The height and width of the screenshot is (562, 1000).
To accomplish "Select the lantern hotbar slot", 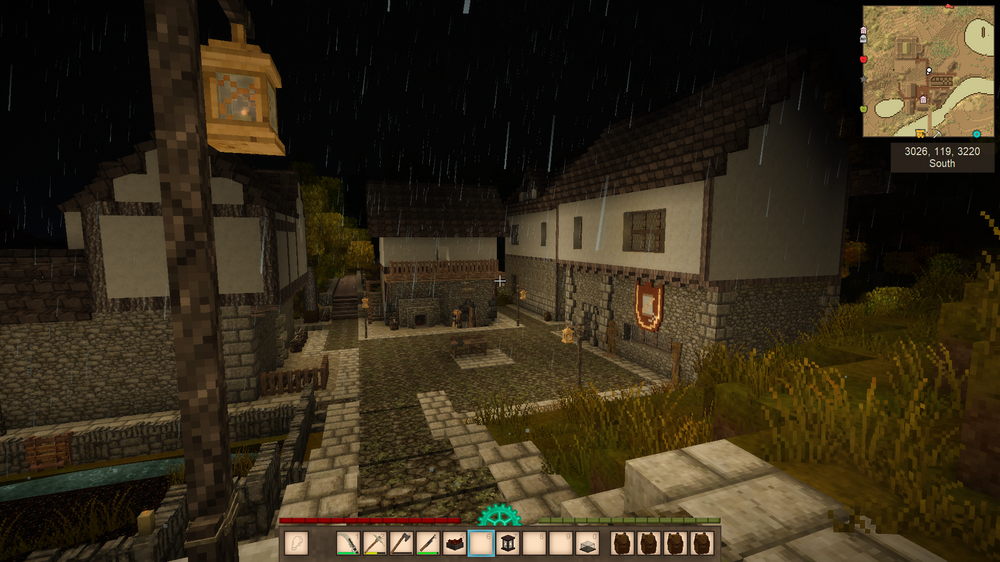I will (x=506, y=544).
